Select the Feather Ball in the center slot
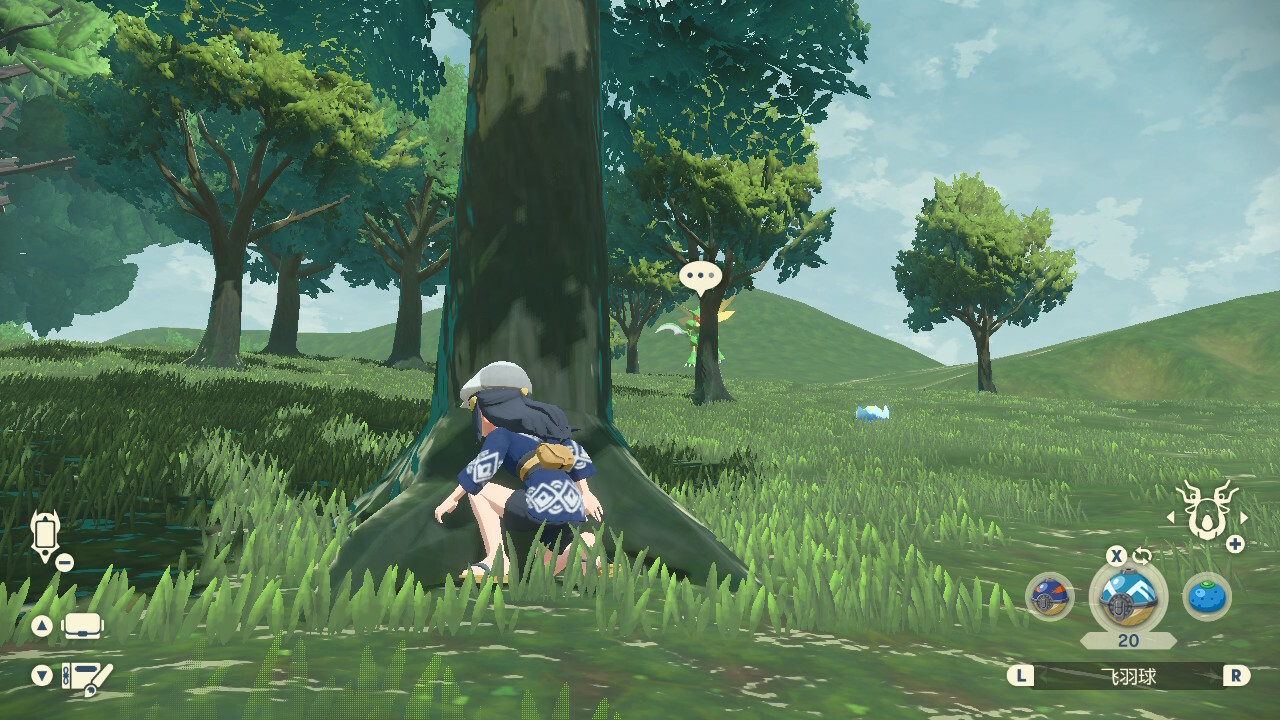Image resolution: width=1280 pixels, height=720 pixels. tap(1128, 597)
